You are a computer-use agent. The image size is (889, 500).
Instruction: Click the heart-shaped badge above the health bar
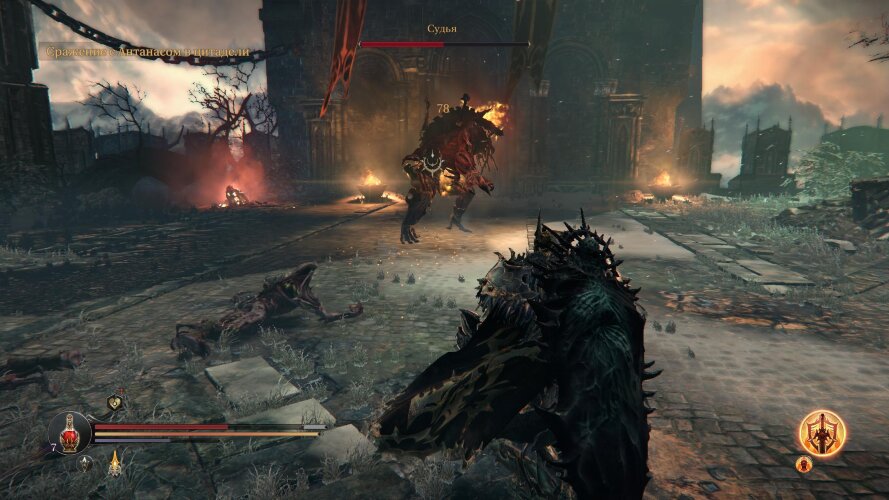tap(115, 403)
